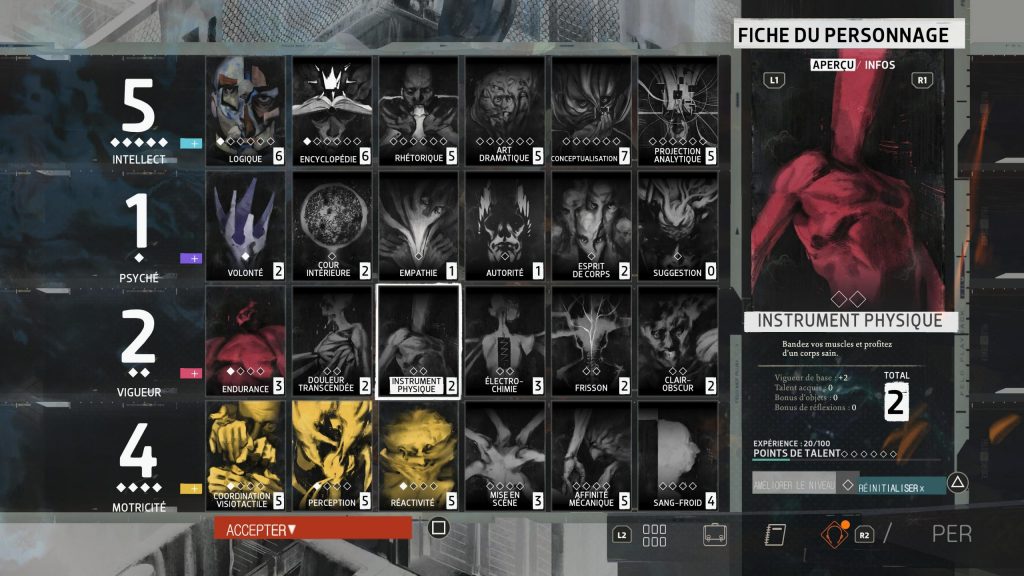
Task: Select the Endurance skill card
Action: 247,341
